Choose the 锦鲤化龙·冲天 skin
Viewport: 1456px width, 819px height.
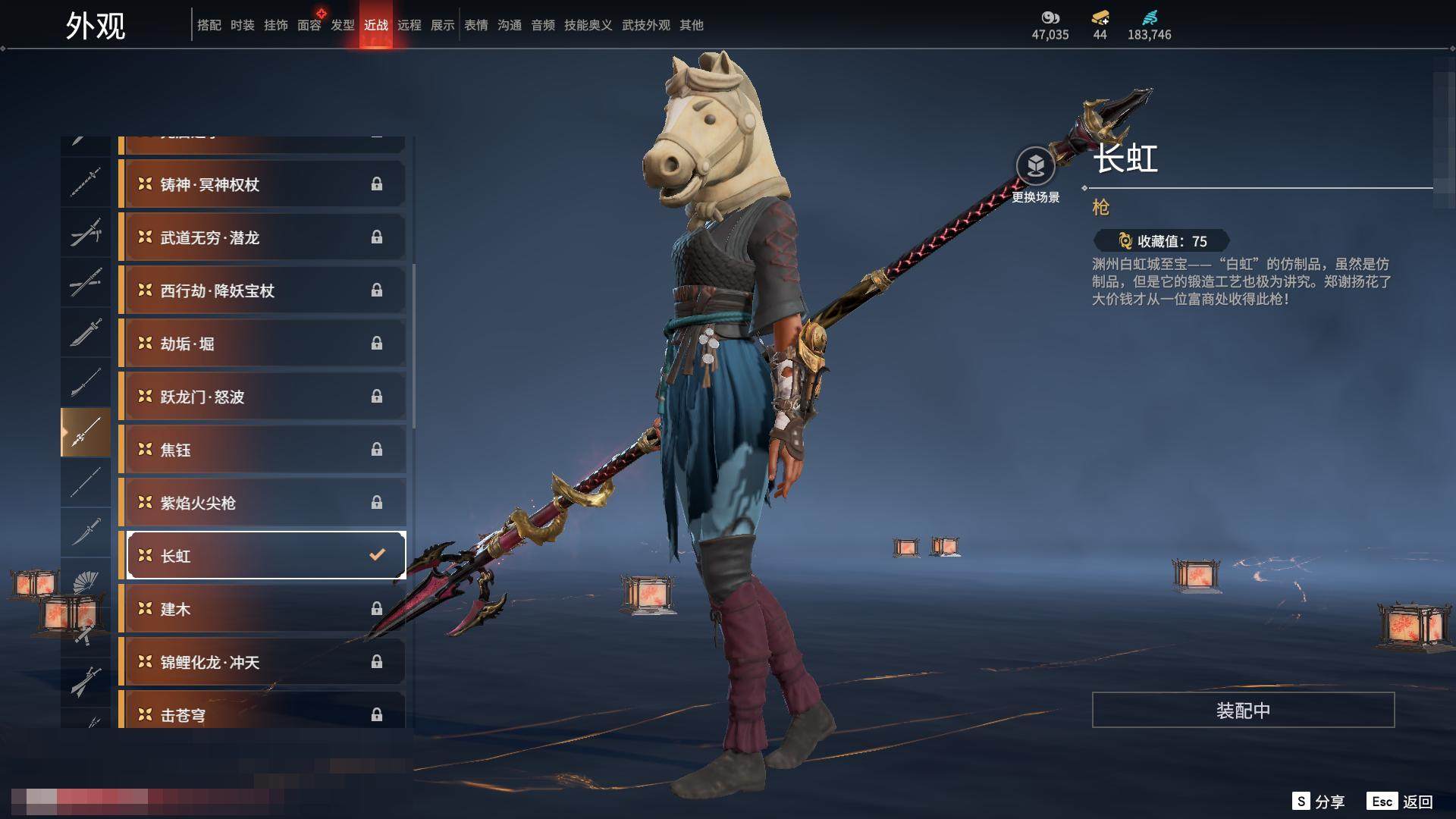click(262, 662)
